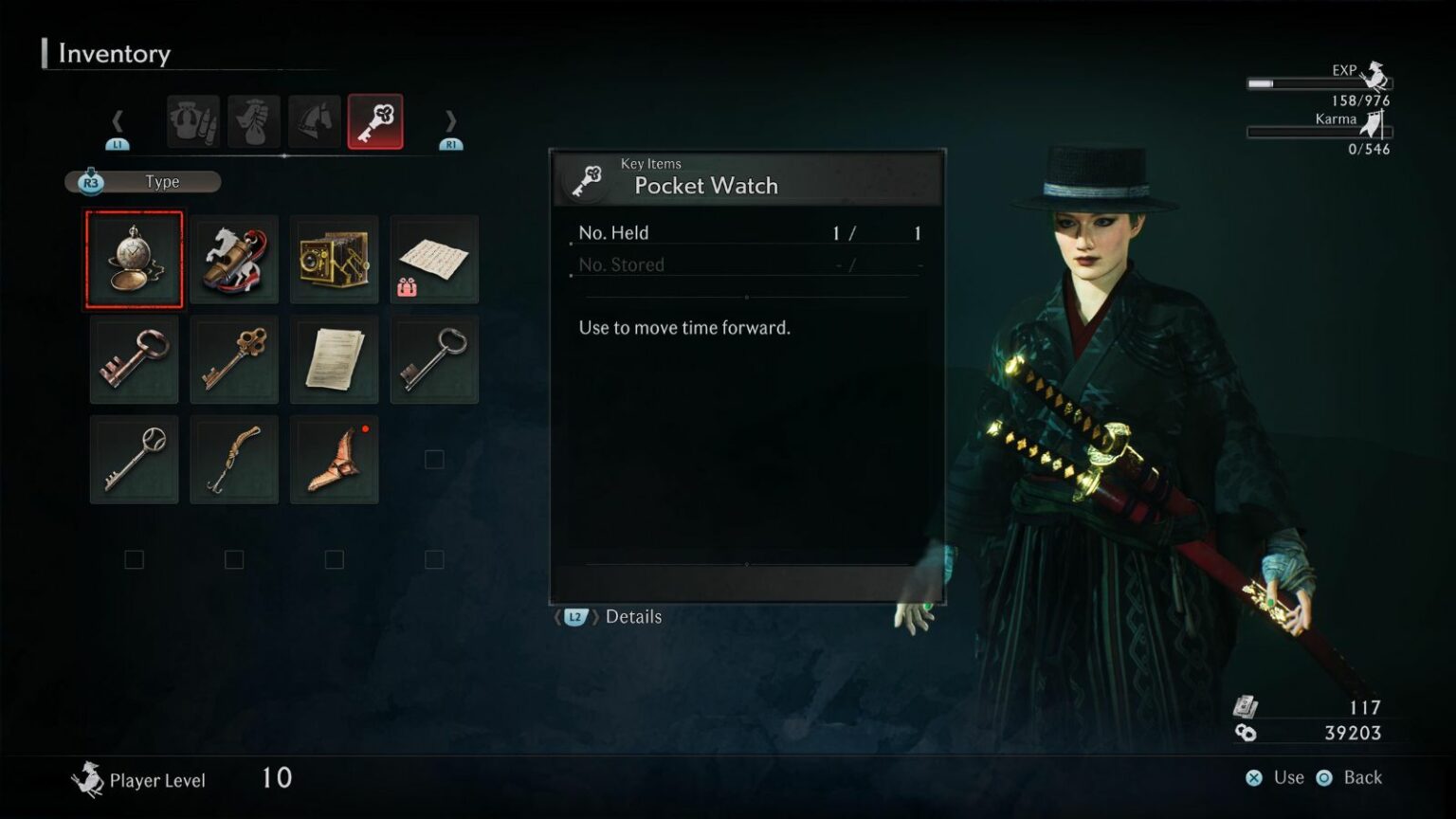The width and height of the screenshot is (1456, 819).
Task: Switch to the consumables pouch category tab
Action: point(253,120)
